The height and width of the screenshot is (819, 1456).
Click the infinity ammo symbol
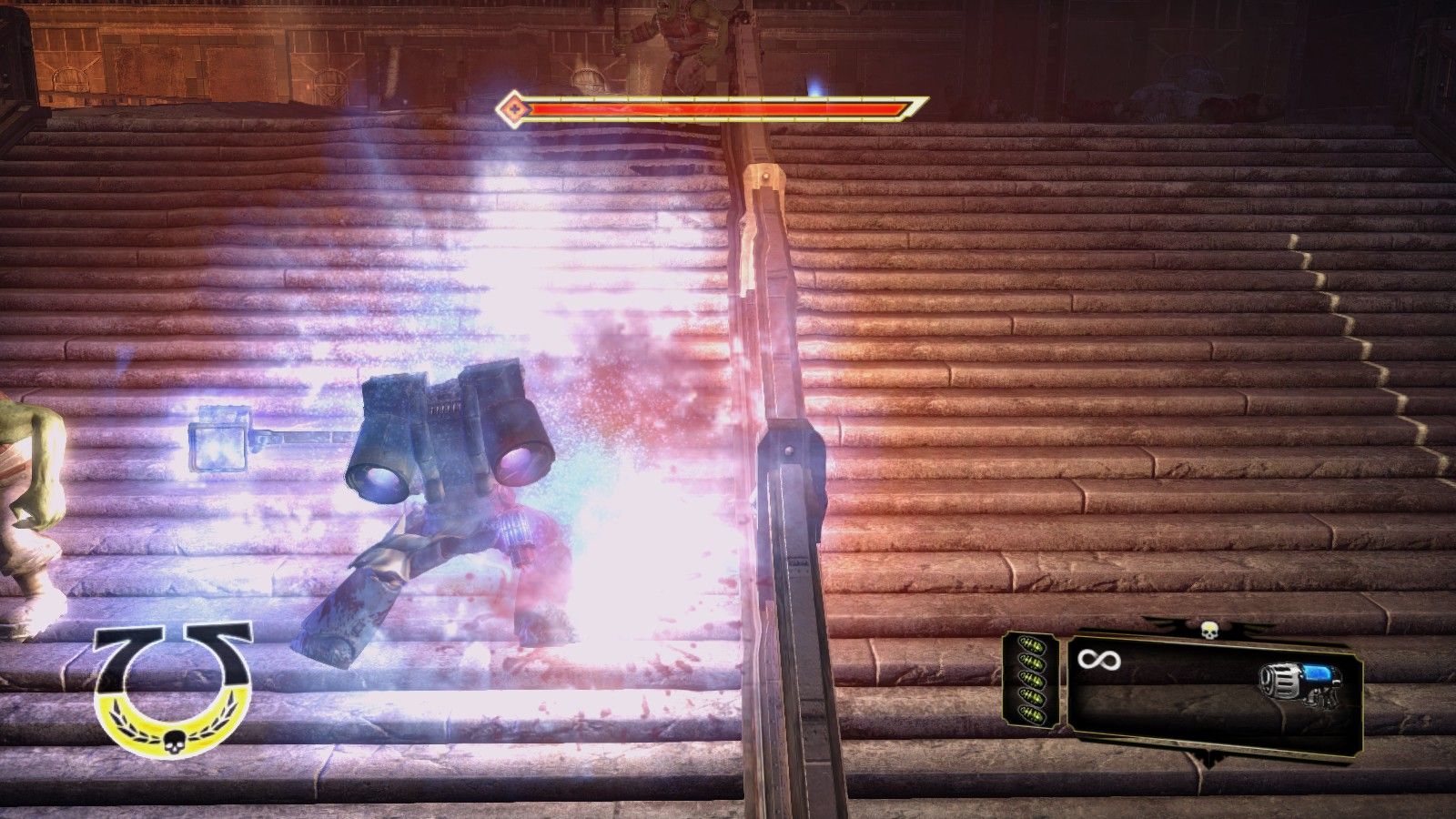(x=1099, y=660)
